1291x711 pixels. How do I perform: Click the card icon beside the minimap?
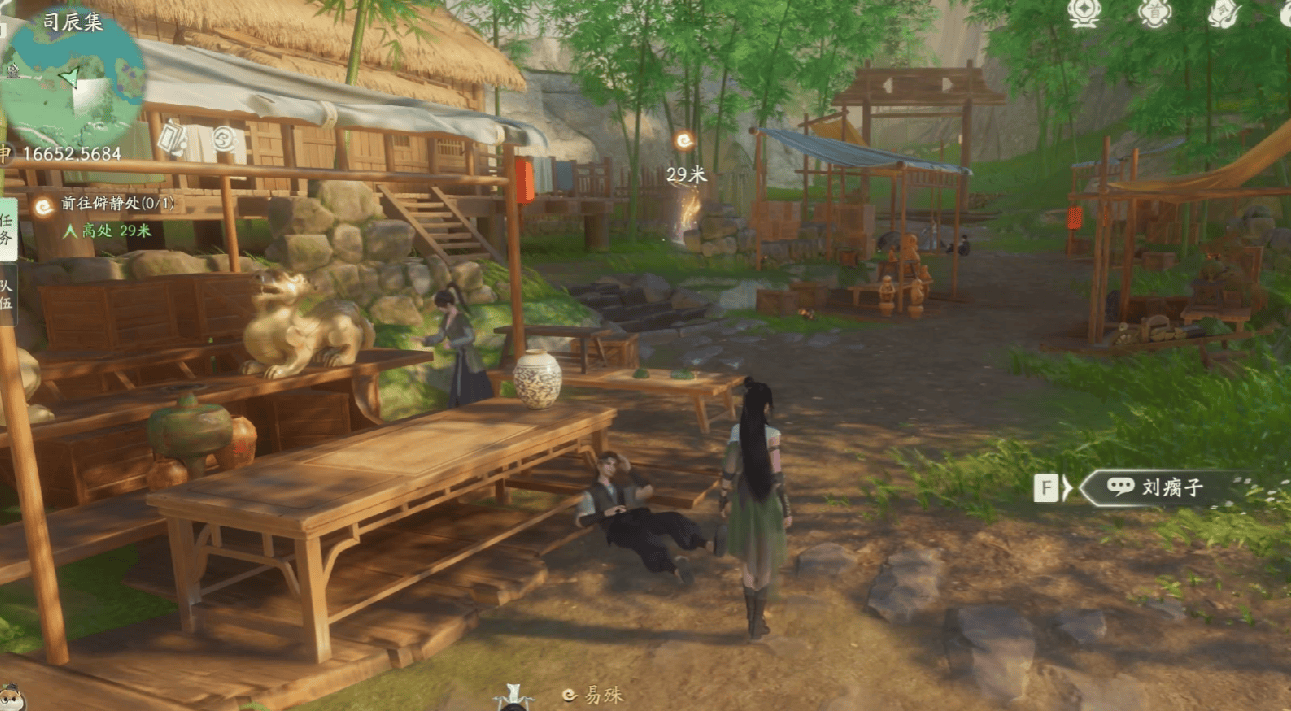click(173, 137)
